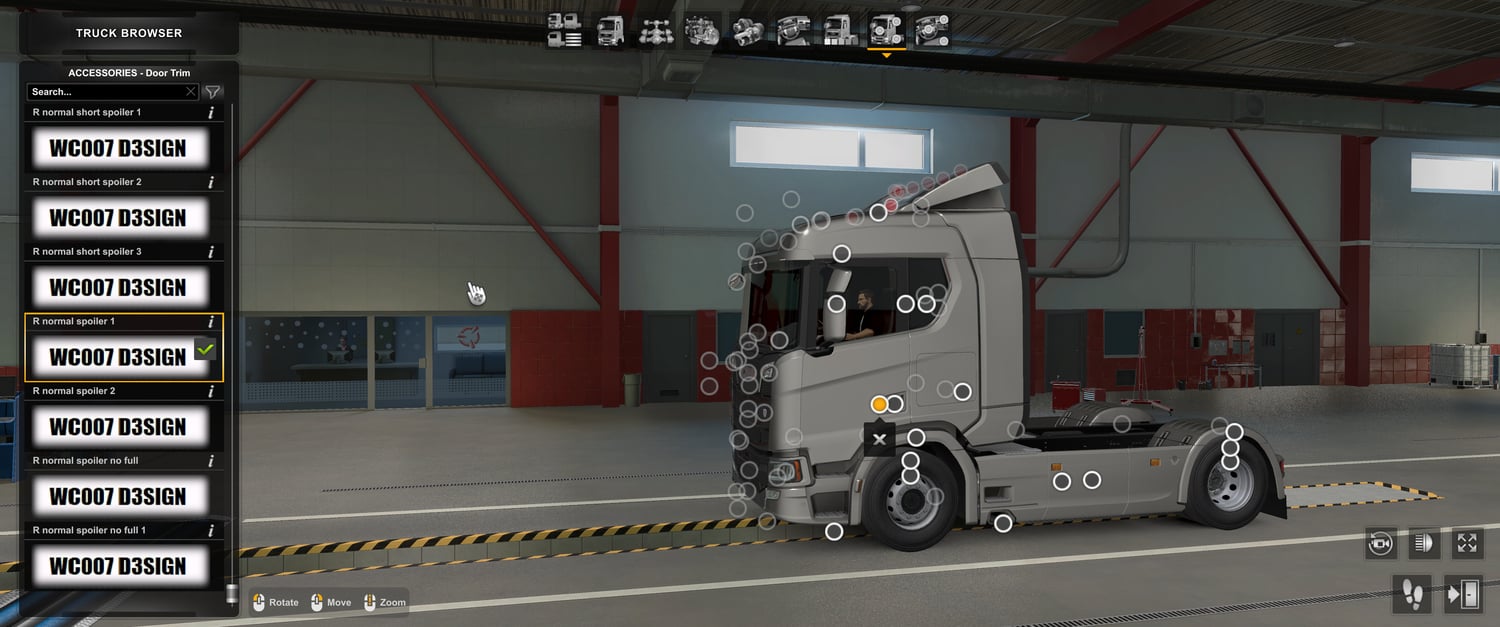Pick the R normal short spoiler 3 part
The width and height of the screenshot is (1500, 627).
click(118, 288)
